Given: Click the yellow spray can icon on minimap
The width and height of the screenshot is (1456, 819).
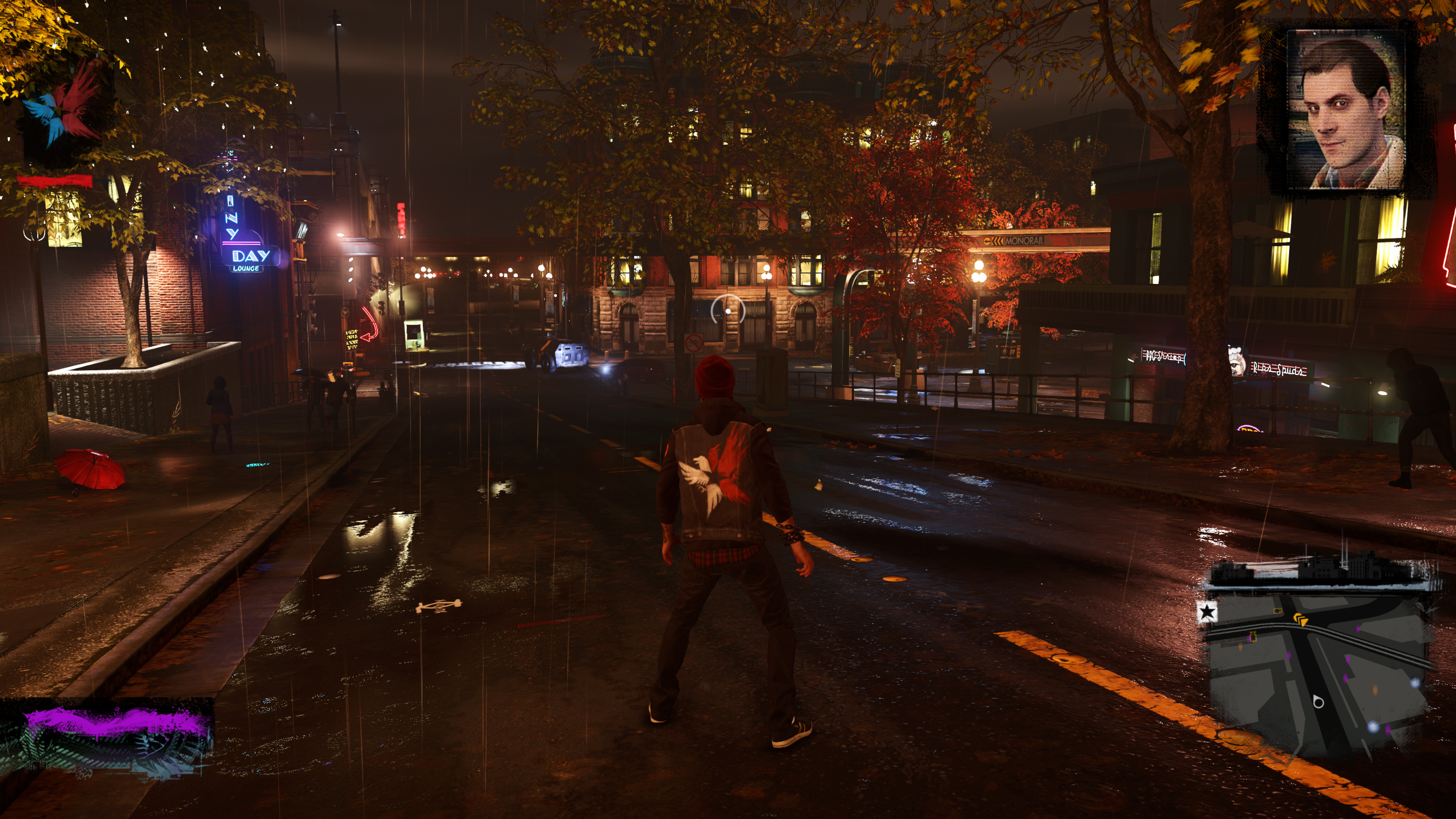Looking at the screenshot, I should (1252, 637).
